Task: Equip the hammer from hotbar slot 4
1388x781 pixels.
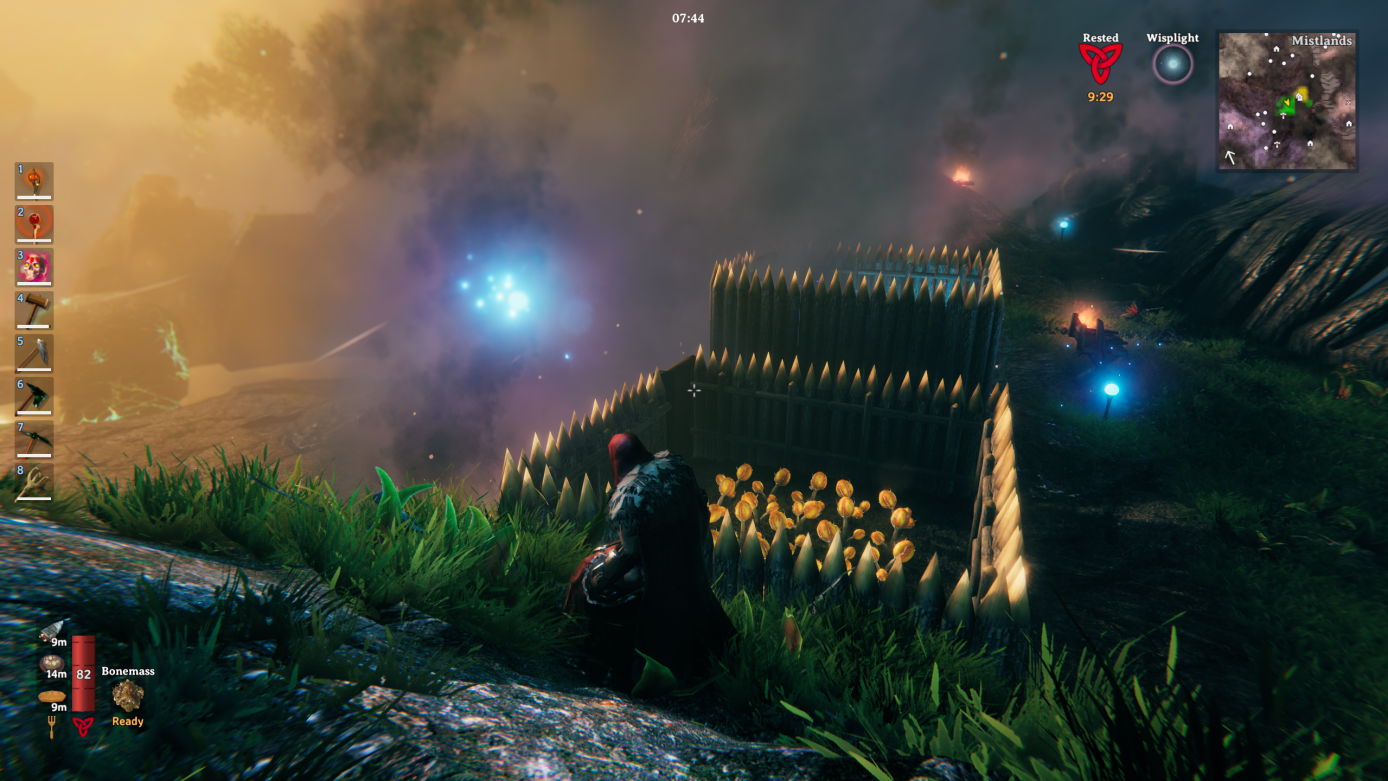Action: [33, 311]
